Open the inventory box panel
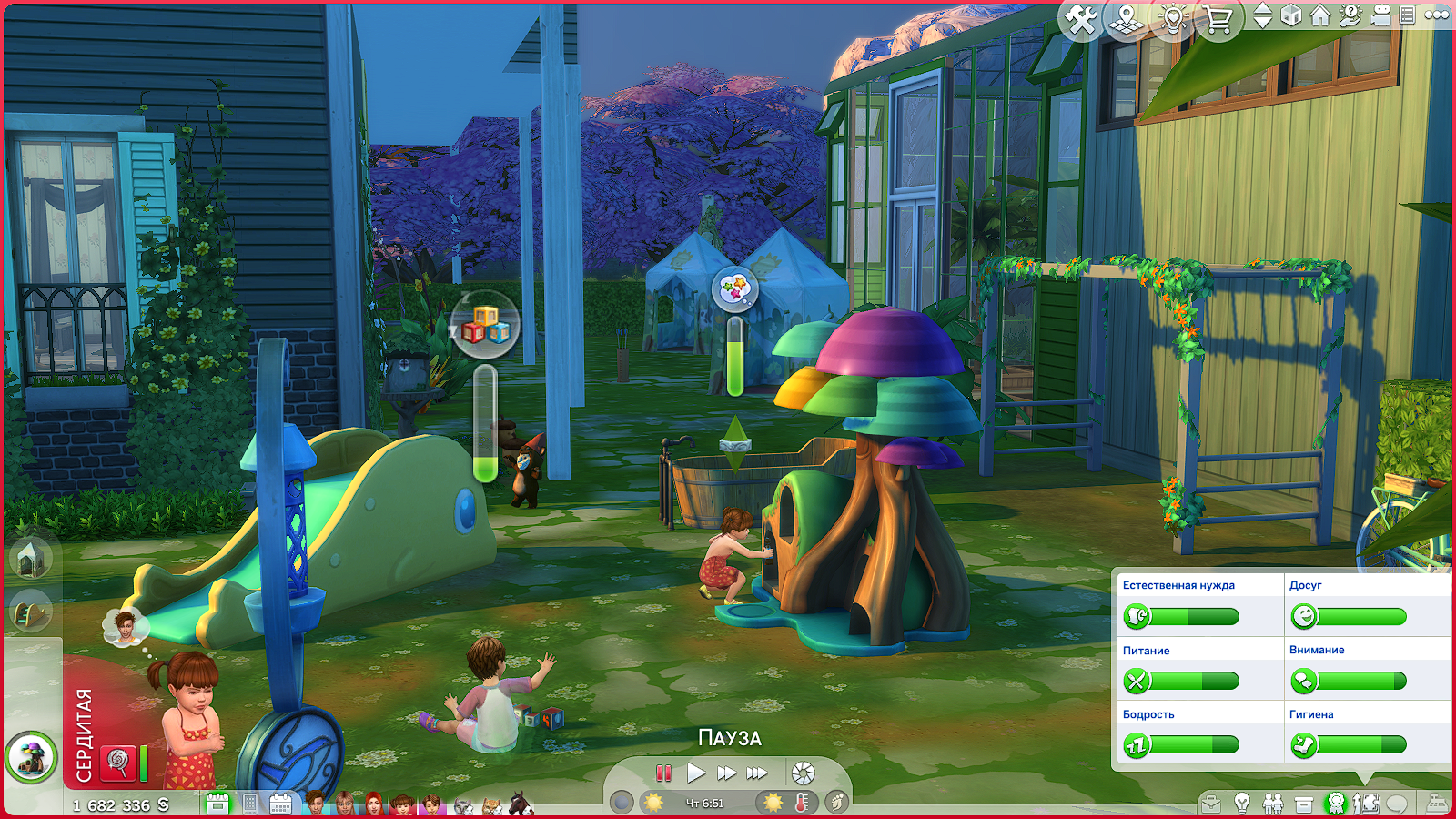The image size is (1456, 819). (x=1304, y=804)
